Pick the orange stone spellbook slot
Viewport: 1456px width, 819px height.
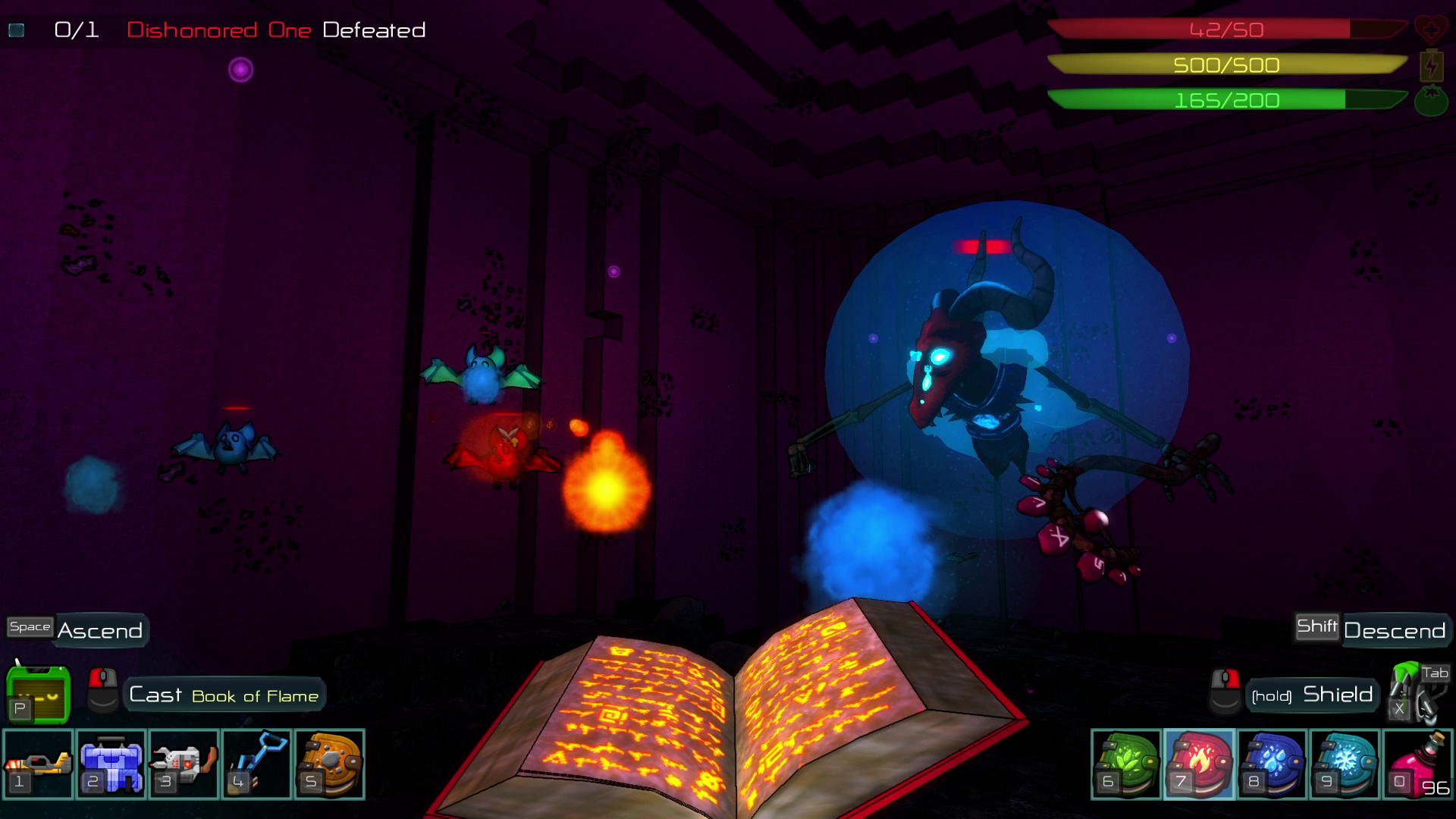(329, 764)
